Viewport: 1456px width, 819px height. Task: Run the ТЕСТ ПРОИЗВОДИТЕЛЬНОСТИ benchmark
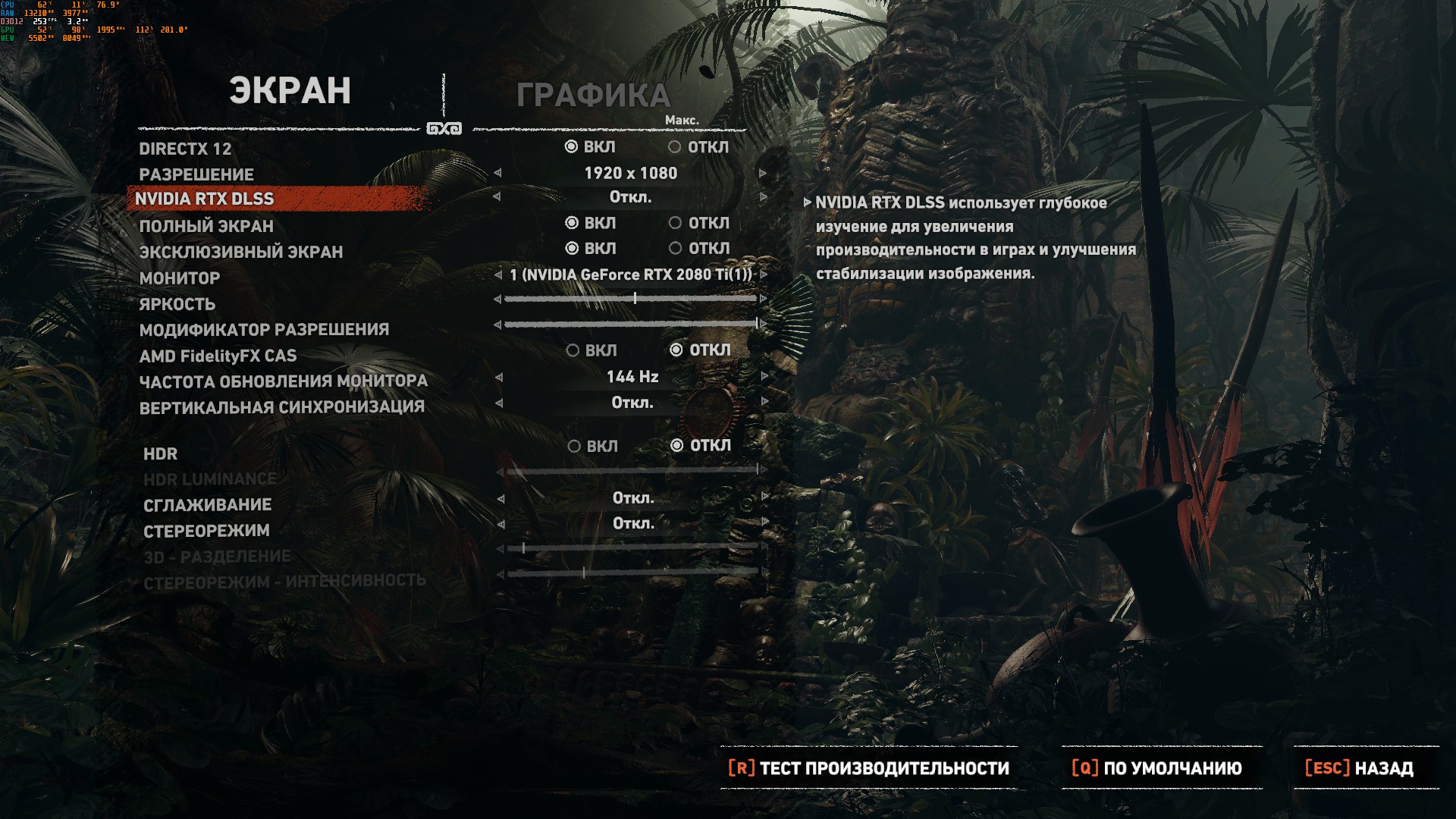868,768
